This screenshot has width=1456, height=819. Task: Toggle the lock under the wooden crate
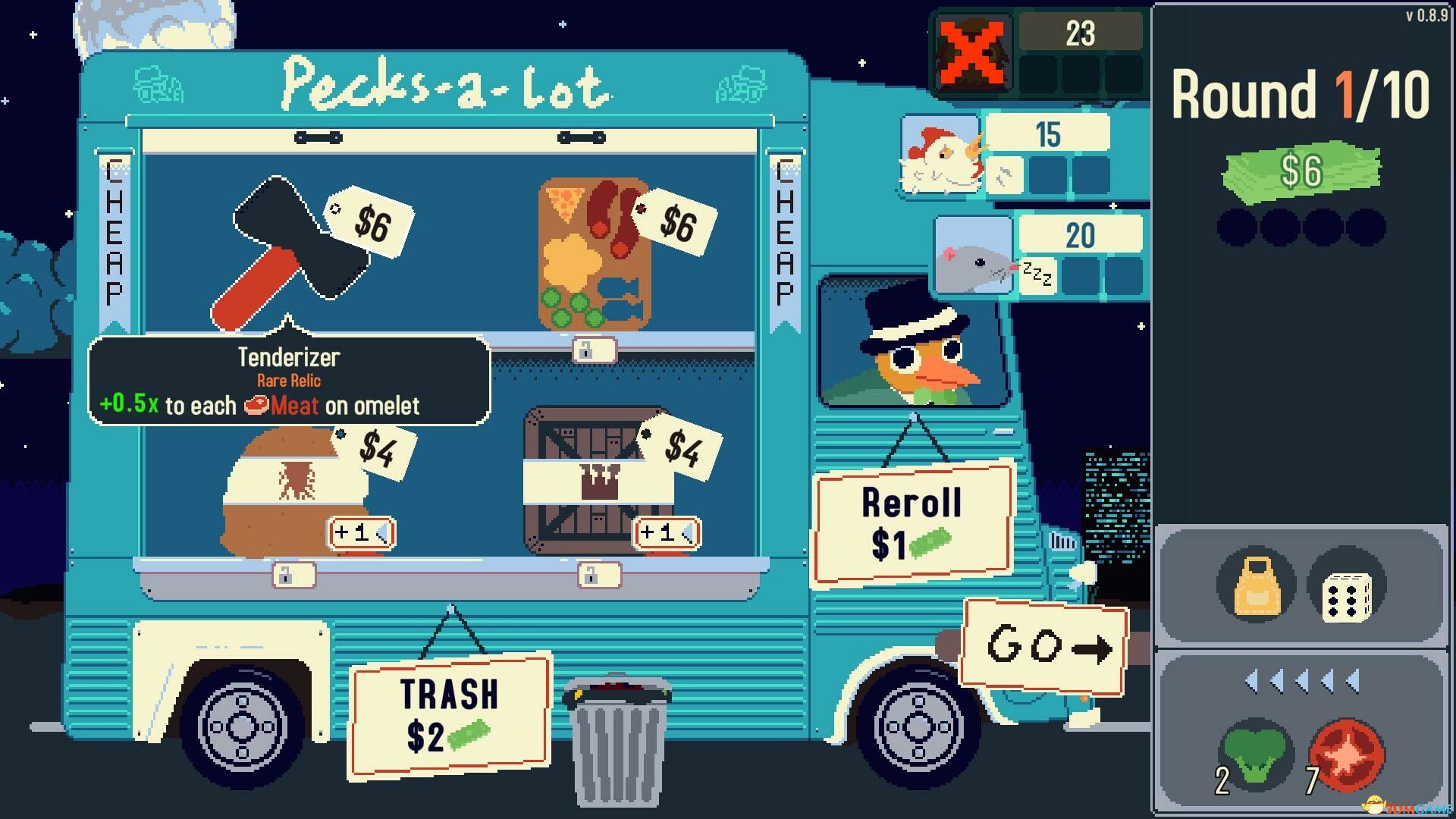pos(598,576)
